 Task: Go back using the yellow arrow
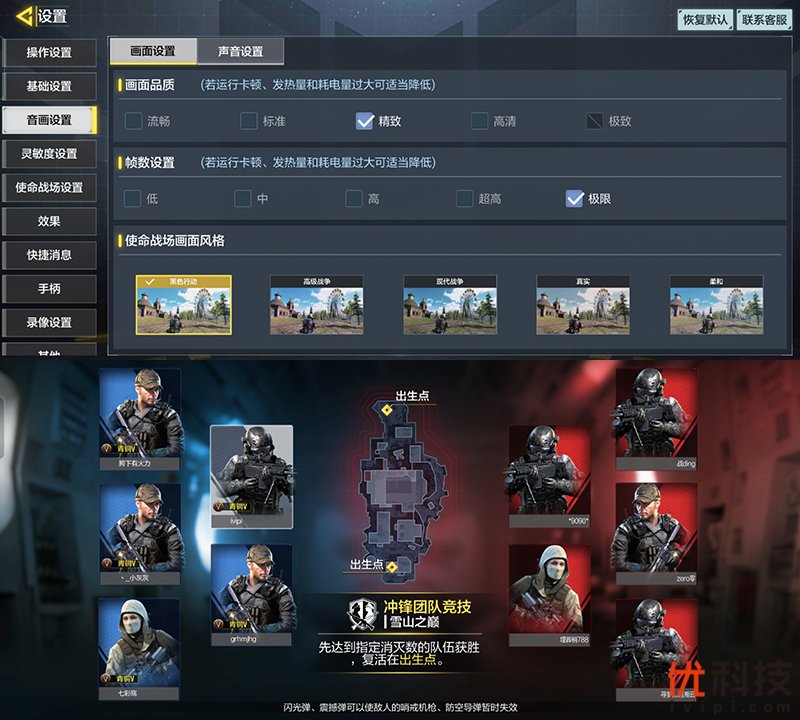click(24, 16)
